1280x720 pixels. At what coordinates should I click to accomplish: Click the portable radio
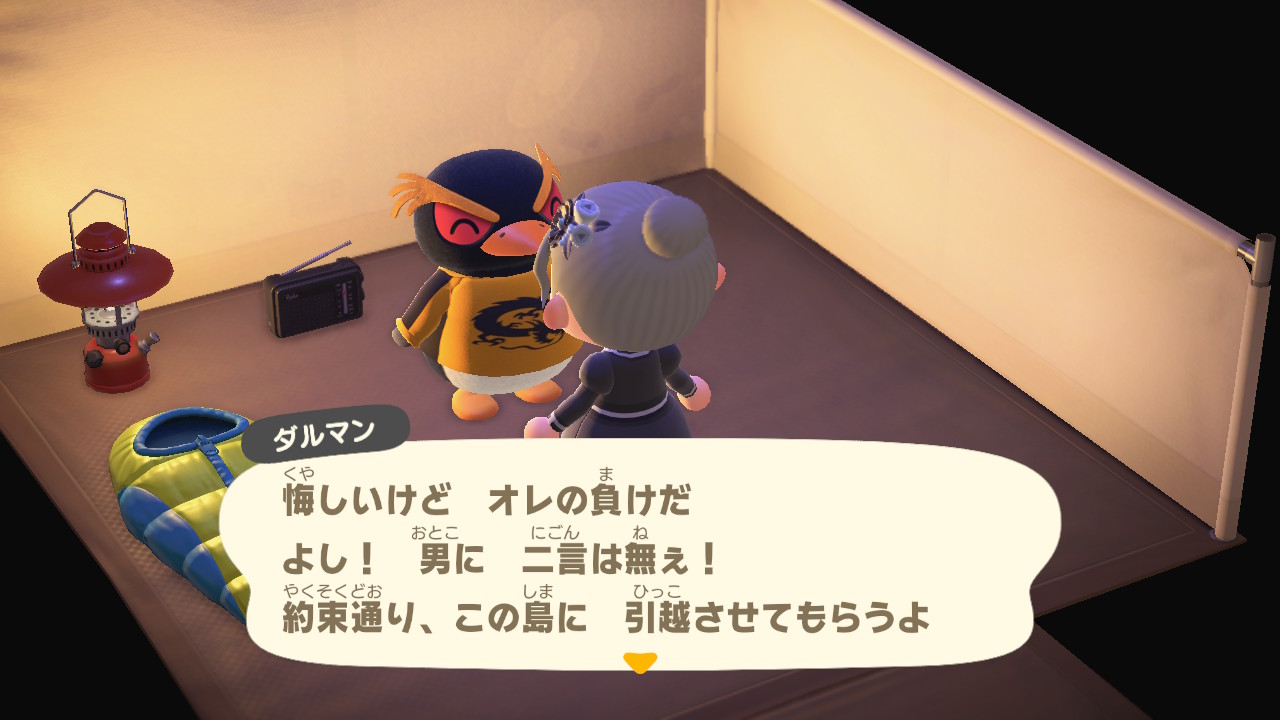coord(310,297)
